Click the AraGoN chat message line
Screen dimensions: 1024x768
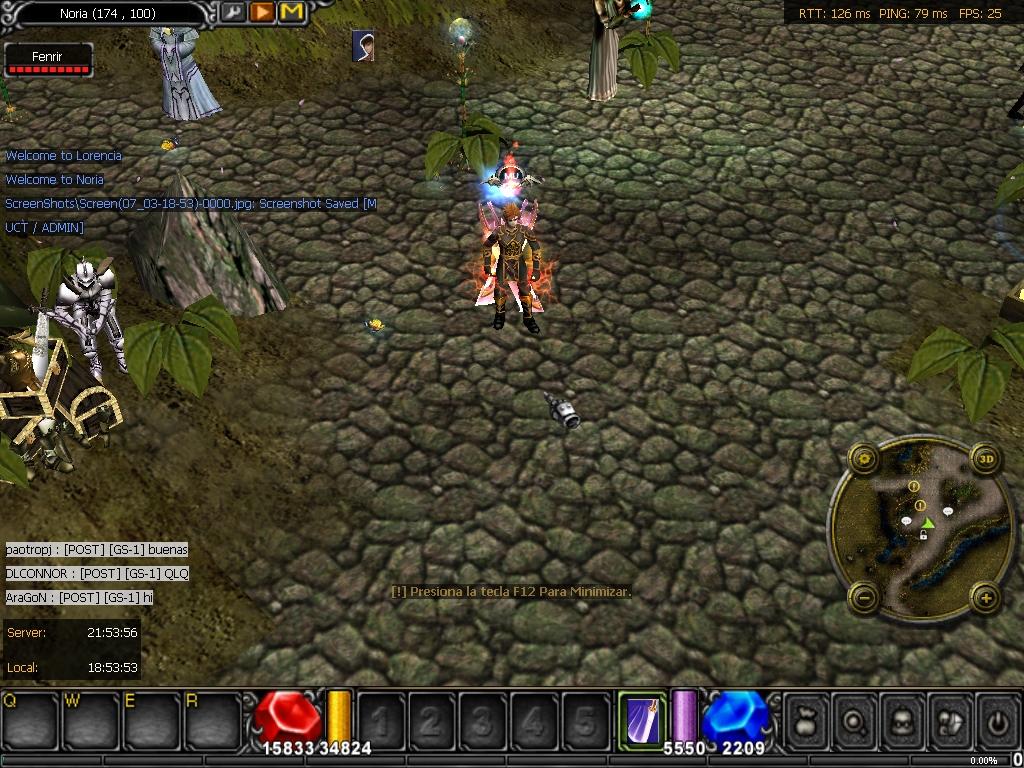click(80, 597)
